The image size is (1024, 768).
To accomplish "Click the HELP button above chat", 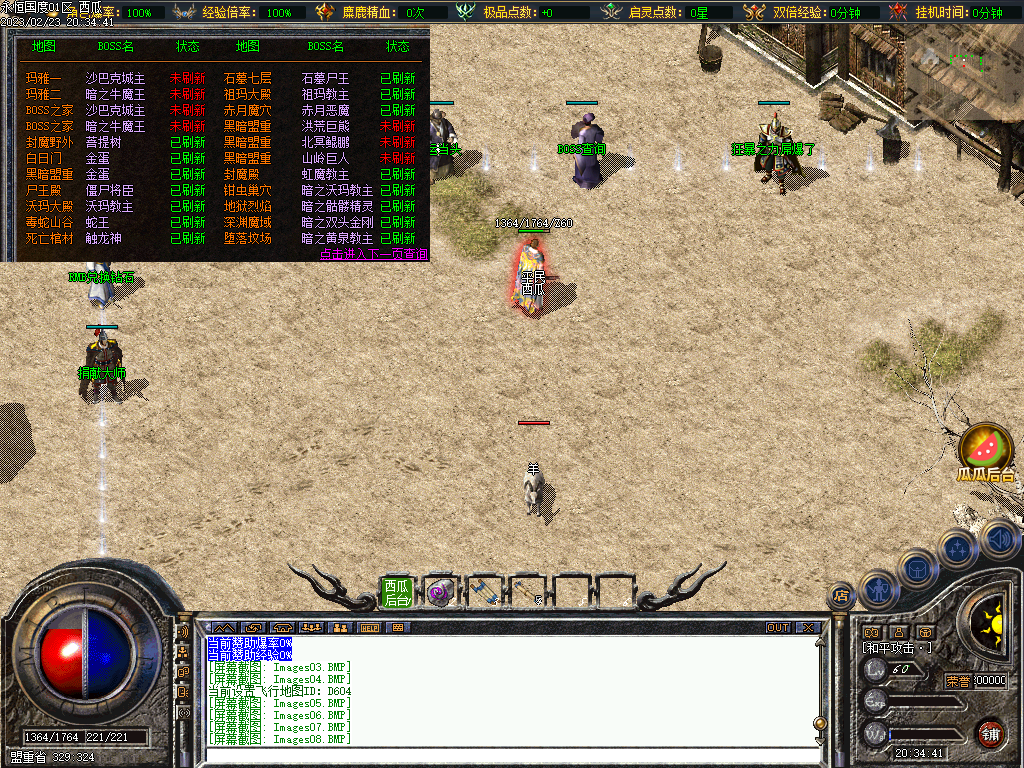I will tap(370, 628).
